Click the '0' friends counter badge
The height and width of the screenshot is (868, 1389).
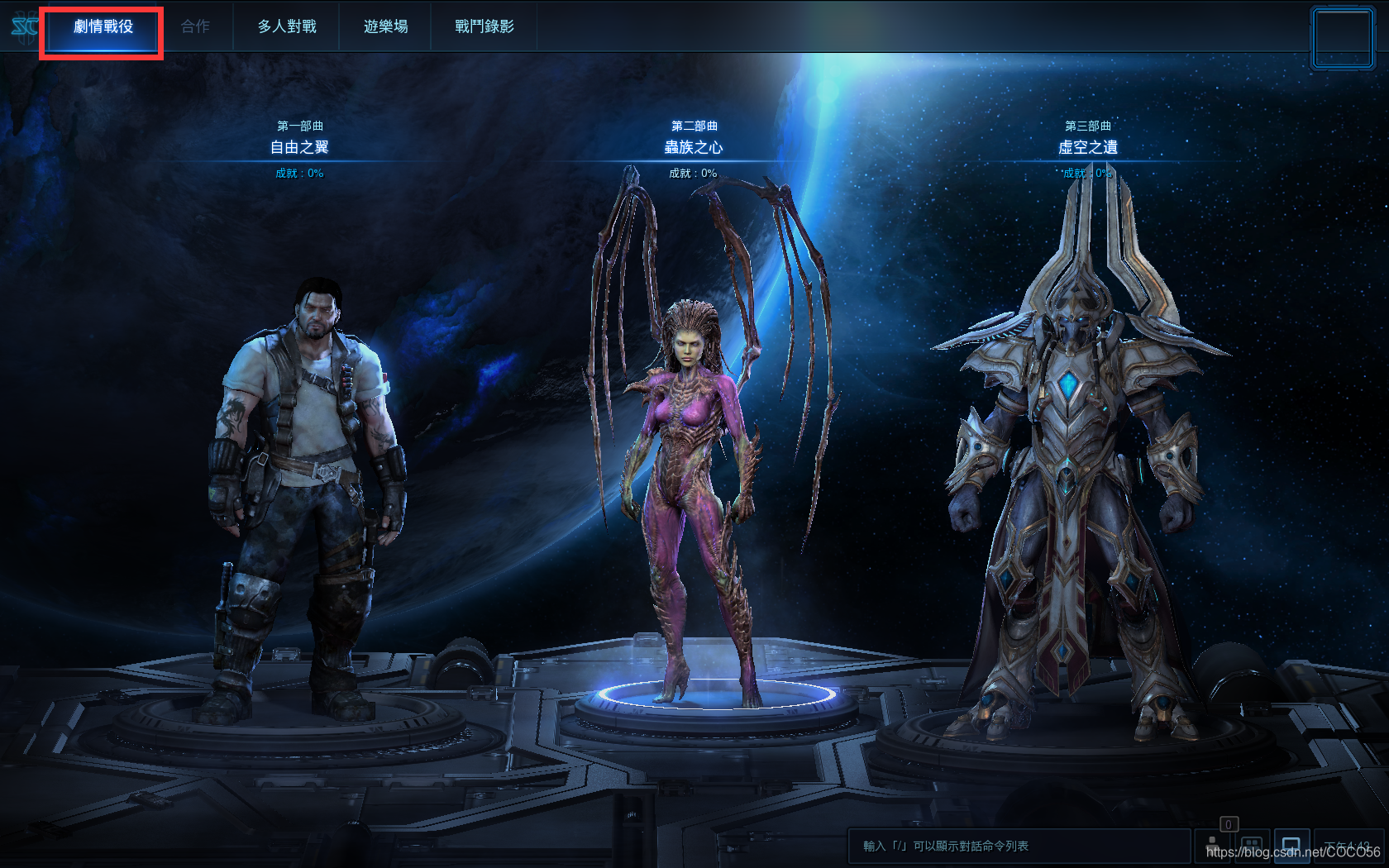(1229, 824)
